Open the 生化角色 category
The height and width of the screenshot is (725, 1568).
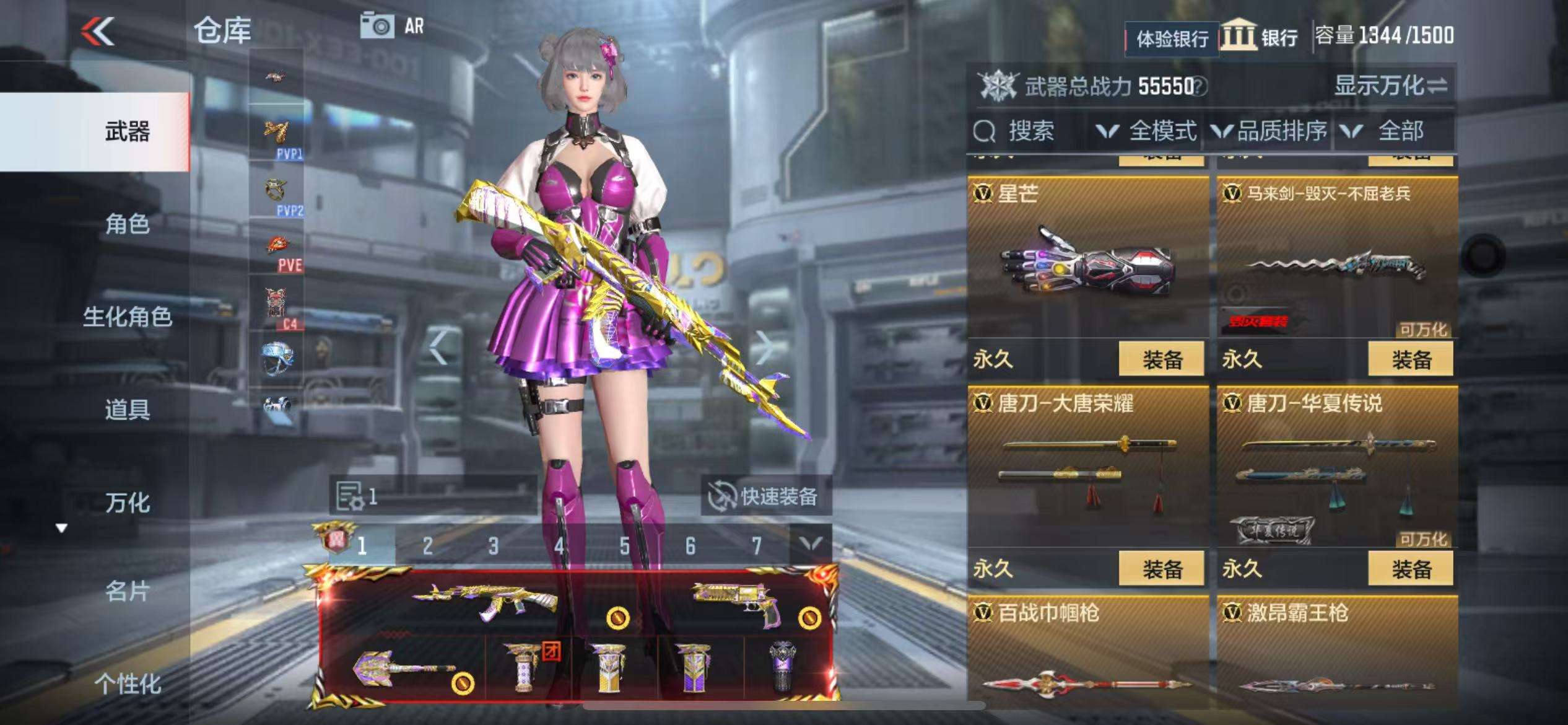[x=127, y=317]
